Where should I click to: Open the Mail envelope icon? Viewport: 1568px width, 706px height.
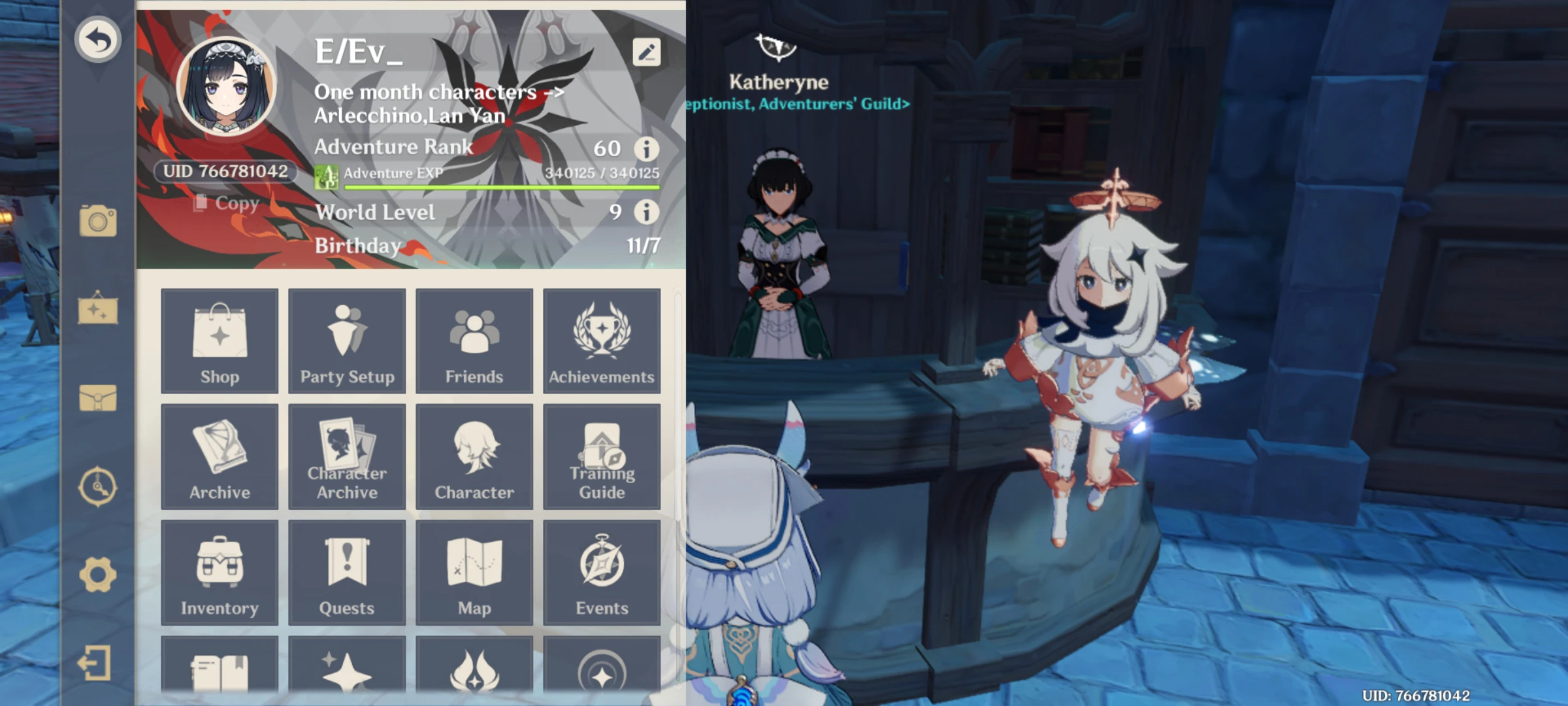coord(97,397)
